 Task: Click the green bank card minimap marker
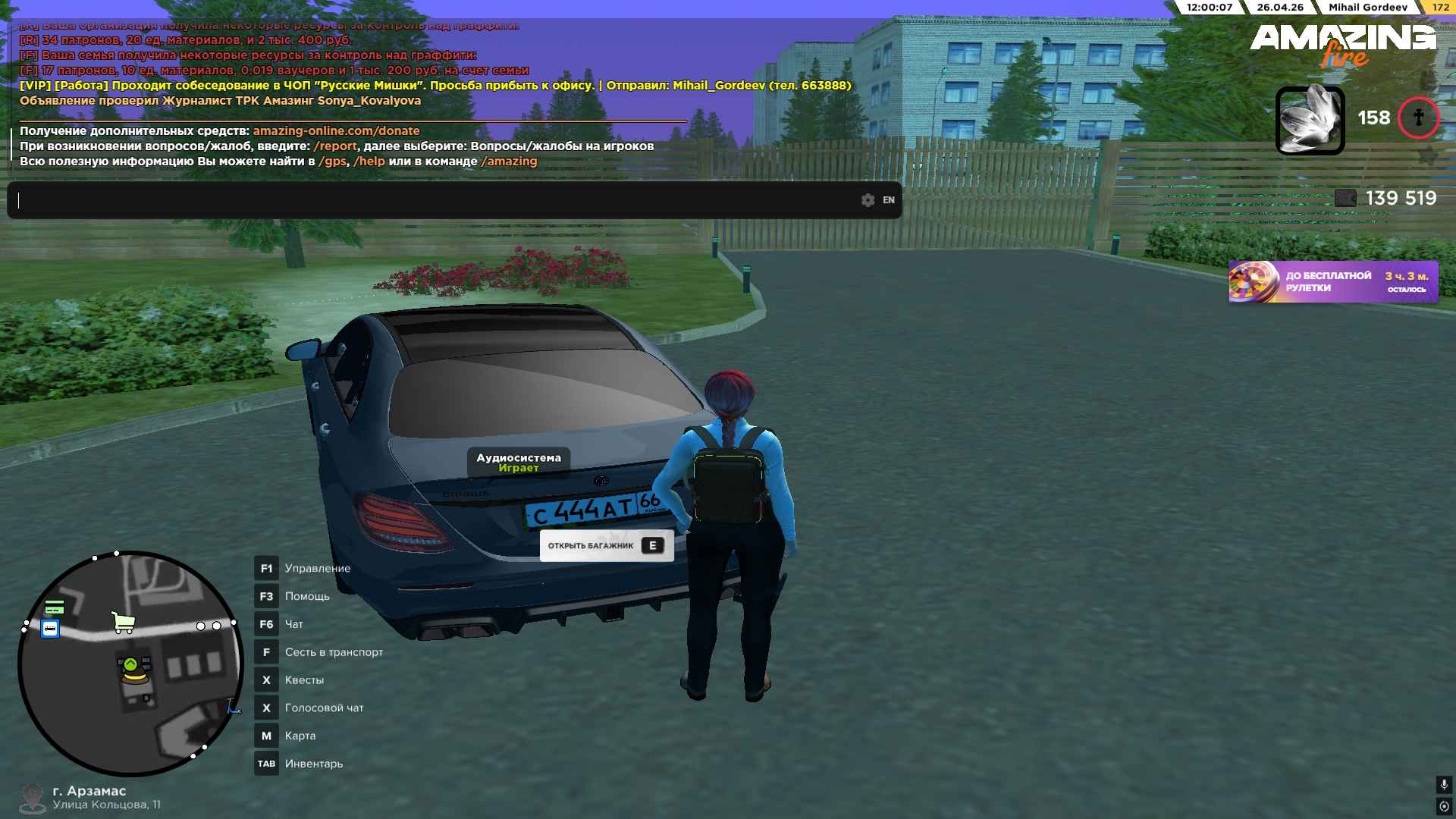(x=55, y=607)
